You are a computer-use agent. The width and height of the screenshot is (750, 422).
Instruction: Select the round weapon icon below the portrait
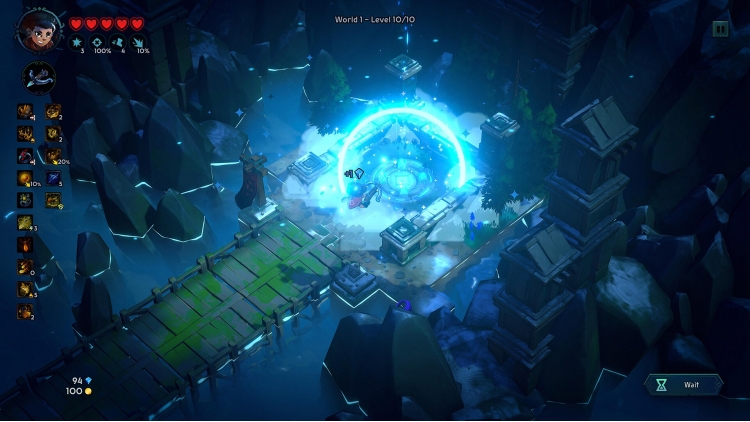[39, 77]
